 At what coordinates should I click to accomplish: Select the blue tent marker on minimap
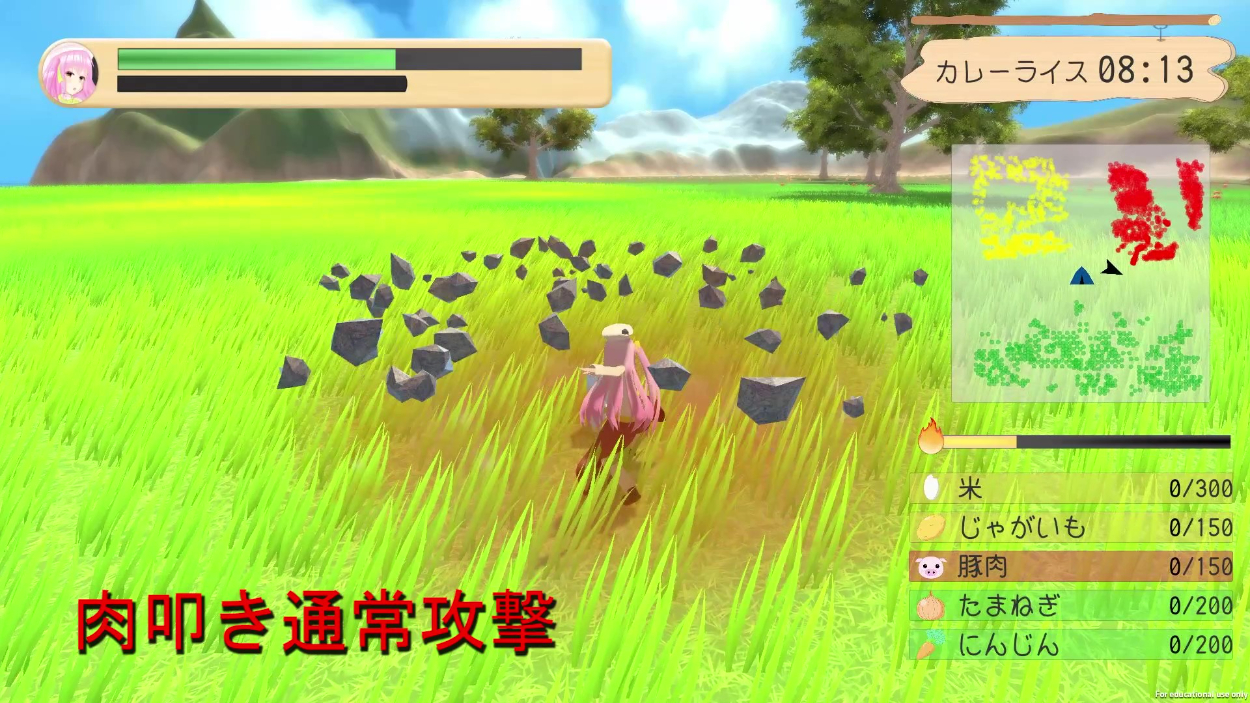point(1081,276)
